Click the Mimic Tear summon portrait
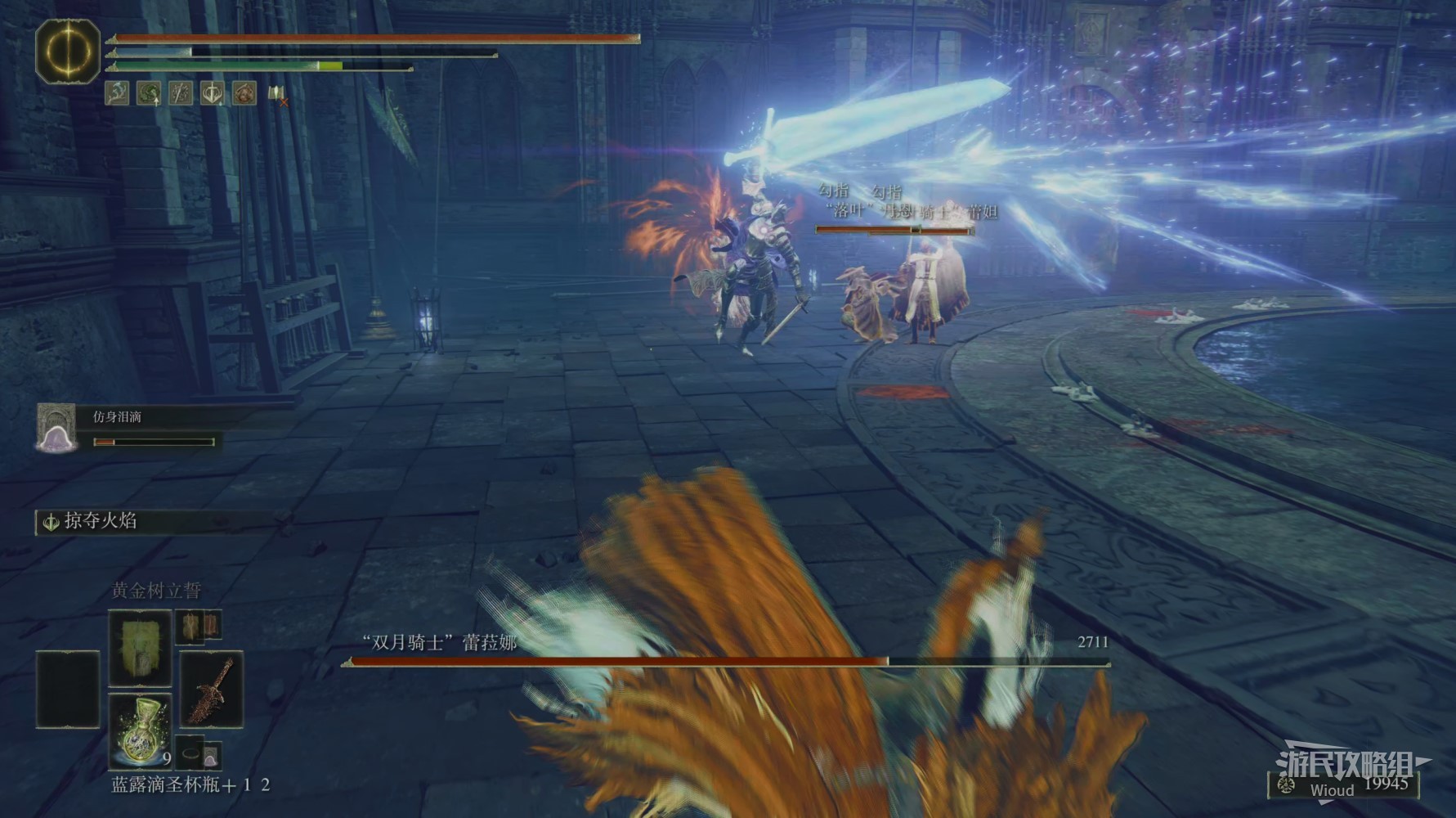The height and width of the screenshot is (818, 1456). [x=56, y=428]
